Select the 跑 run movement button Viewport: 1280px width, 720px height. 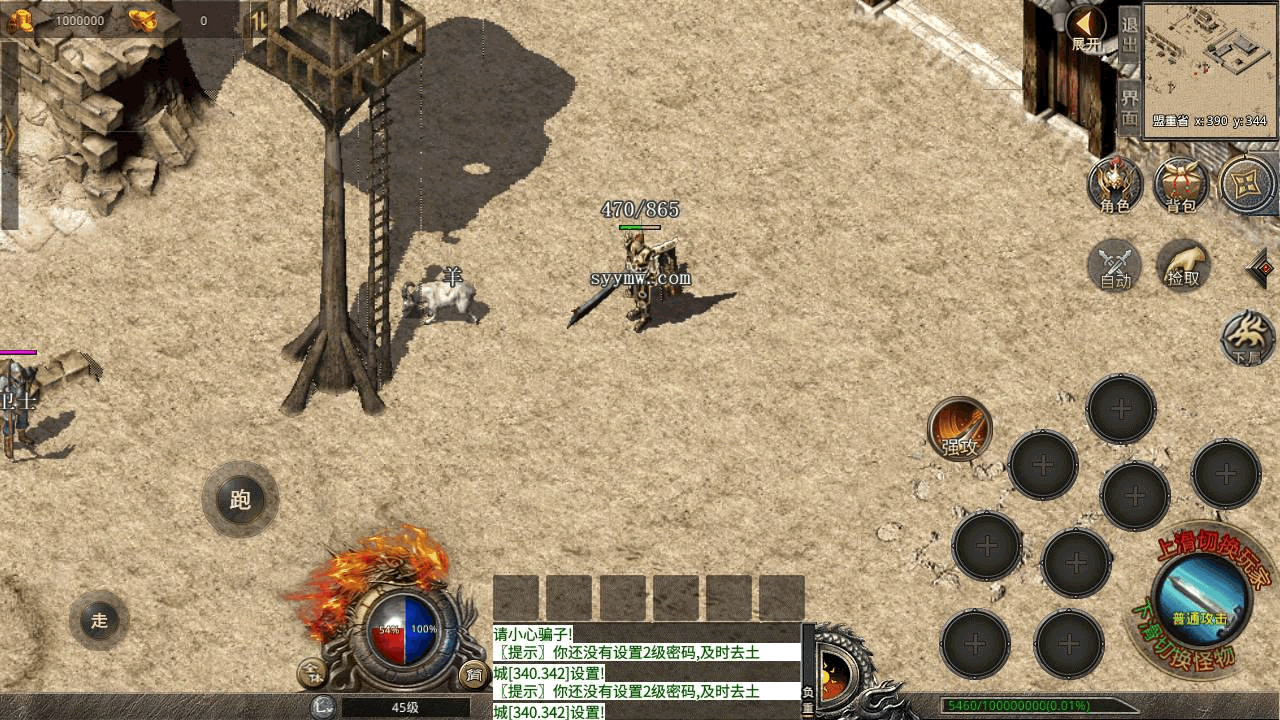[x=240, y=499]
